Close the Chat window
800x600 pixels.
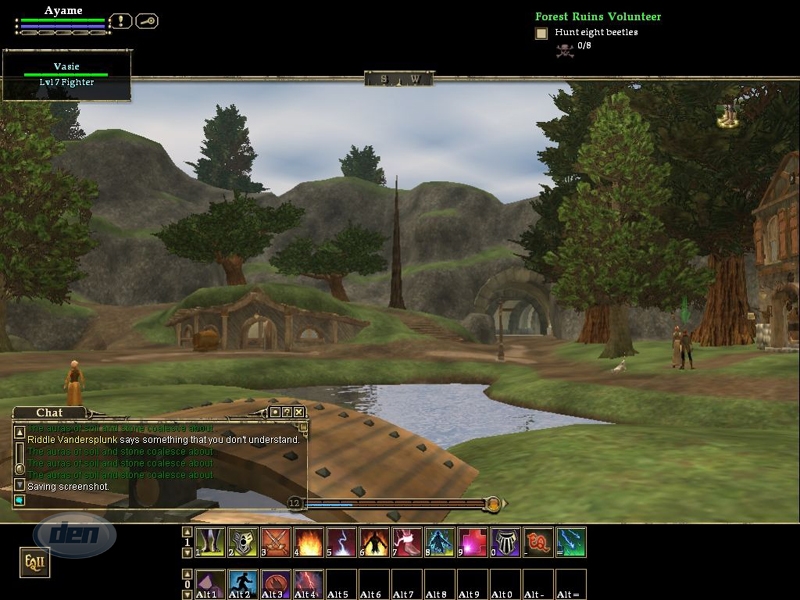pos(299,411)
